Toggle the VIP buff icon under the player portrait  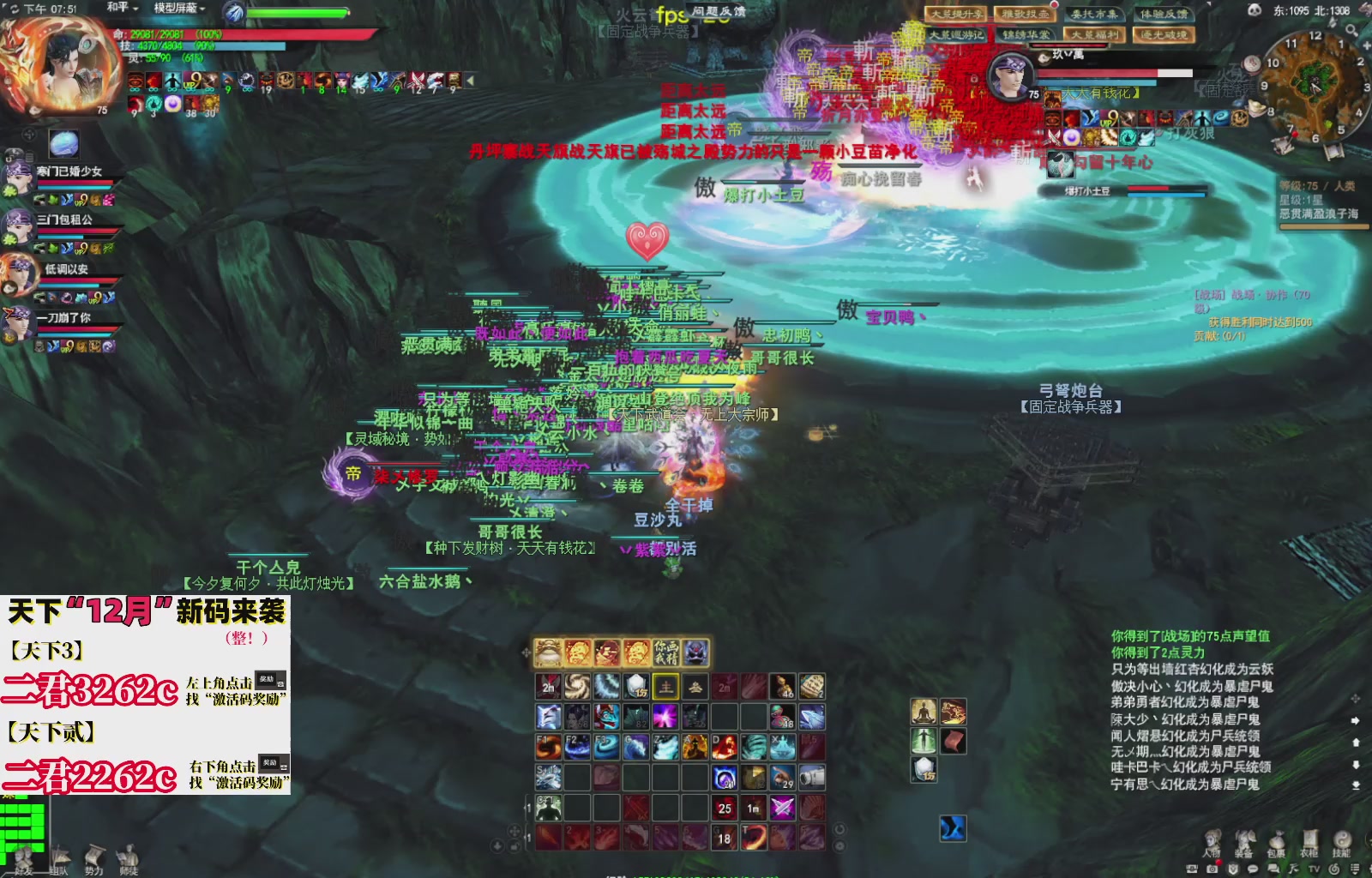(x=192, y=81)
